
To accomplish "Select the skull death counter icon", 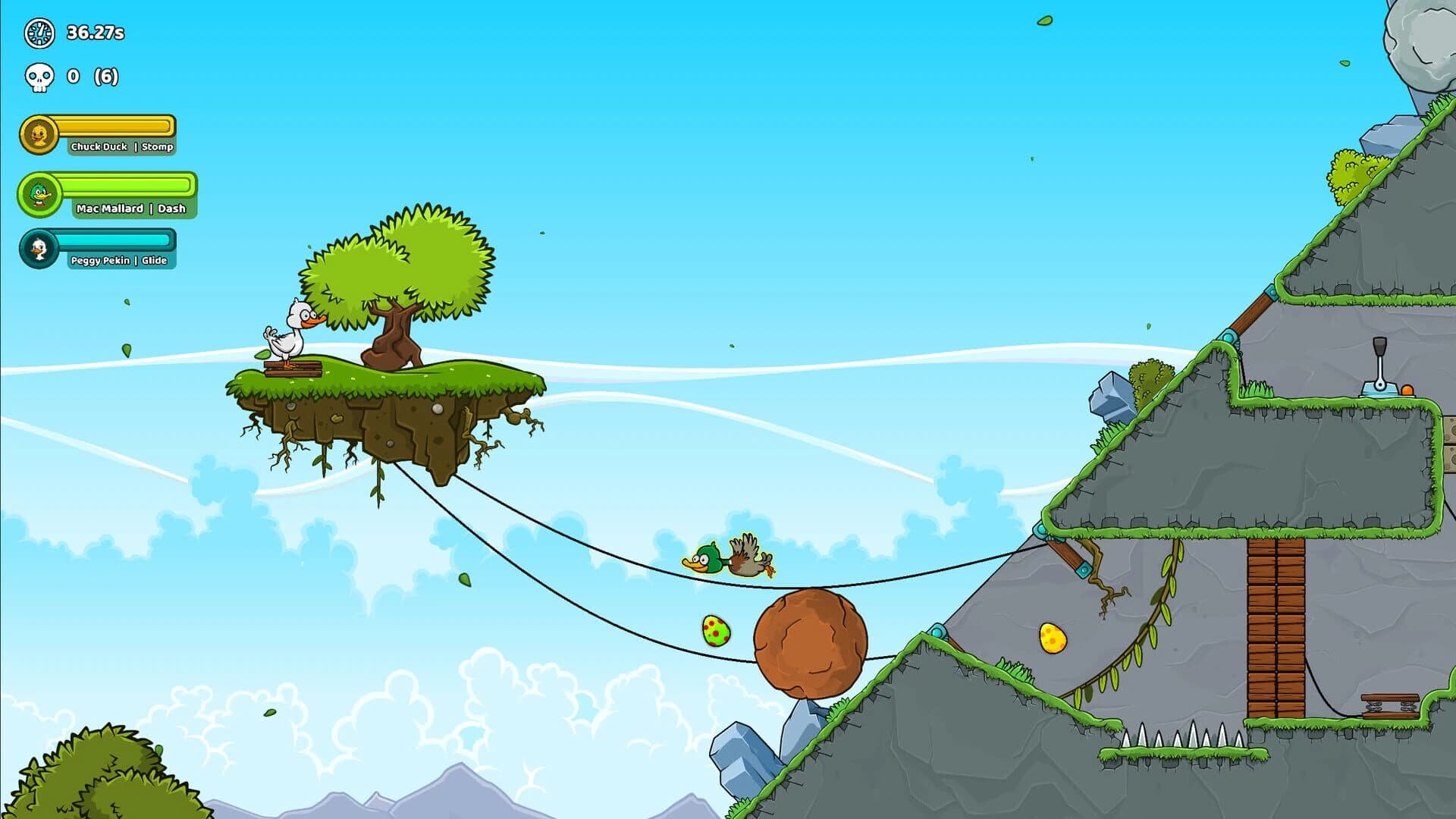I will coord(39,77).
